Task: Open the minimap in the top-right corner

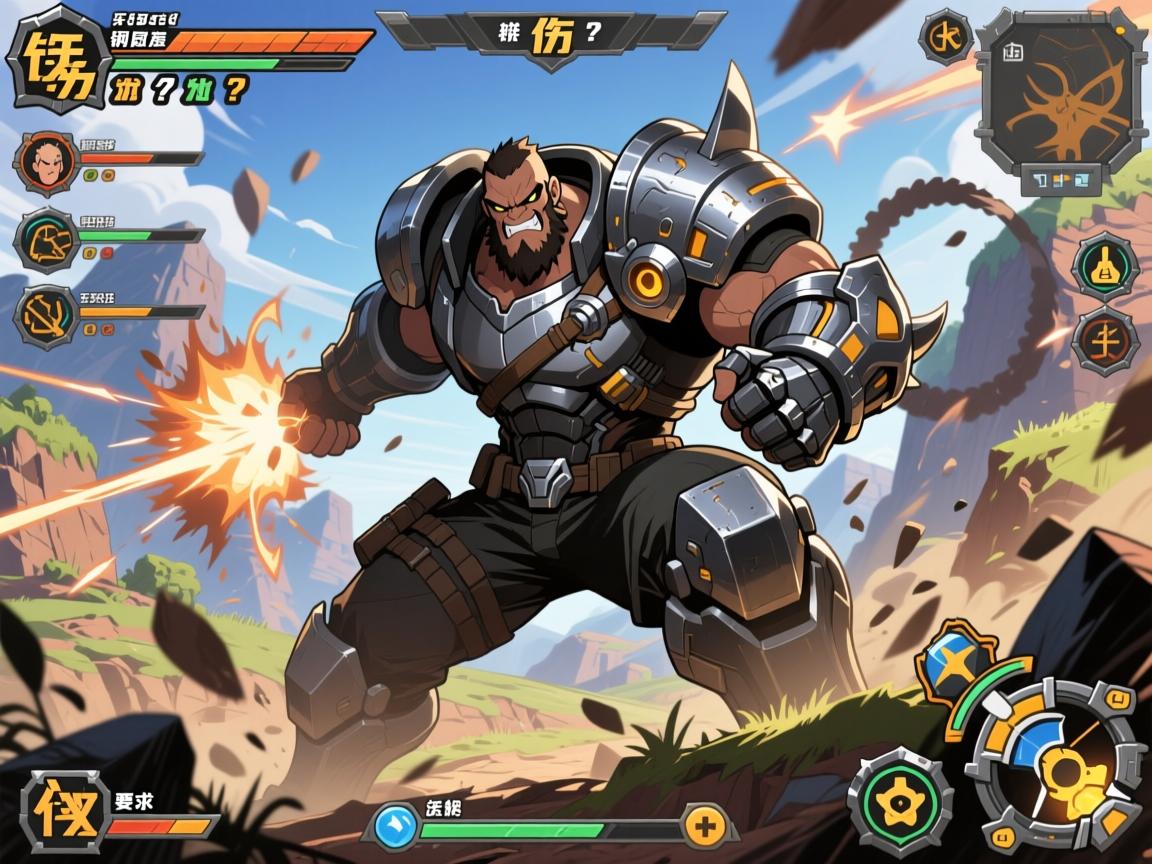Action: pyautogui.click(x=1058, y=89)
